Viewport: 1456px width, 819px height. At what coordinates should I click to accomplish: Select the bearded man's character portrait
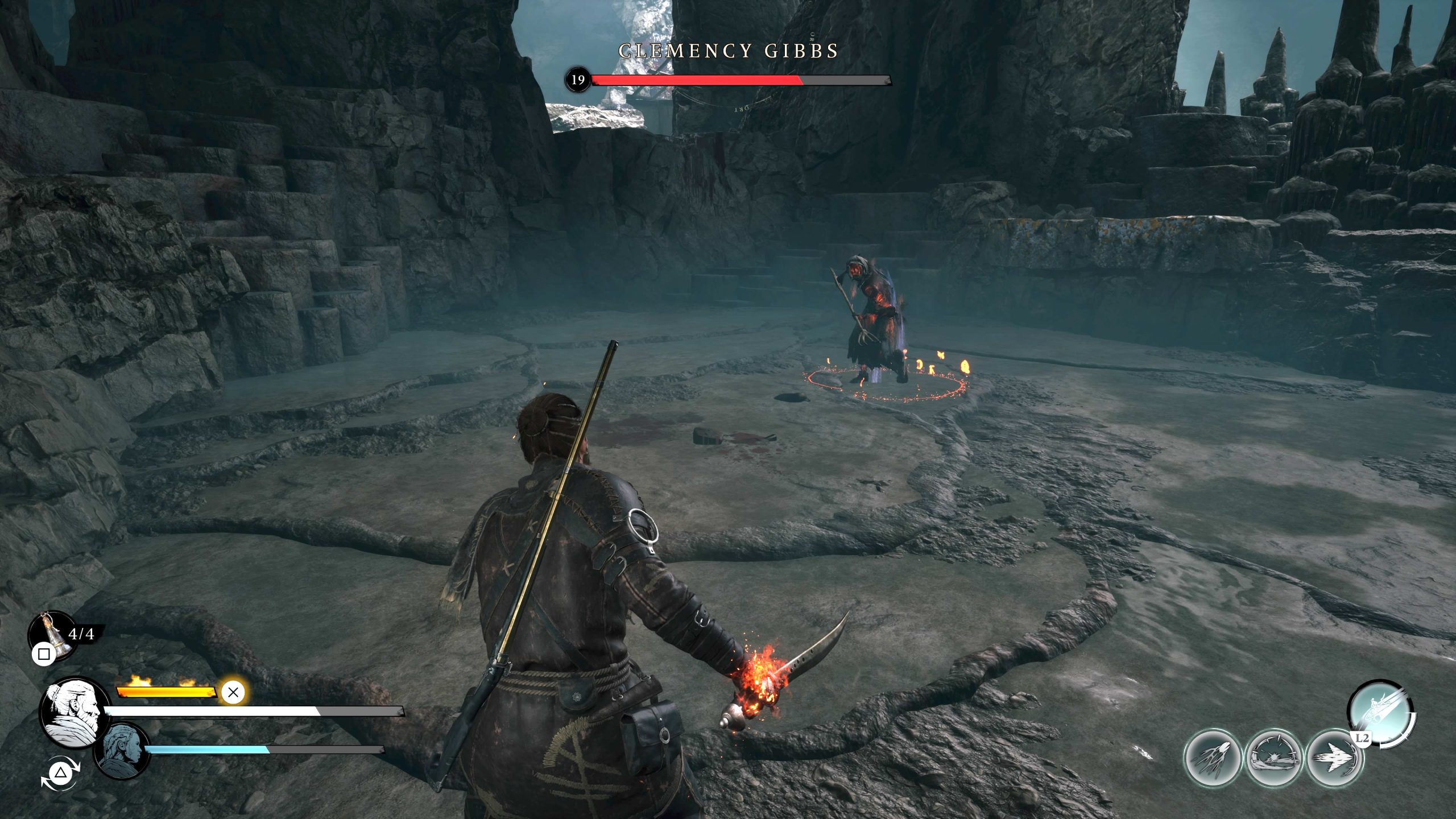point(74,714)
